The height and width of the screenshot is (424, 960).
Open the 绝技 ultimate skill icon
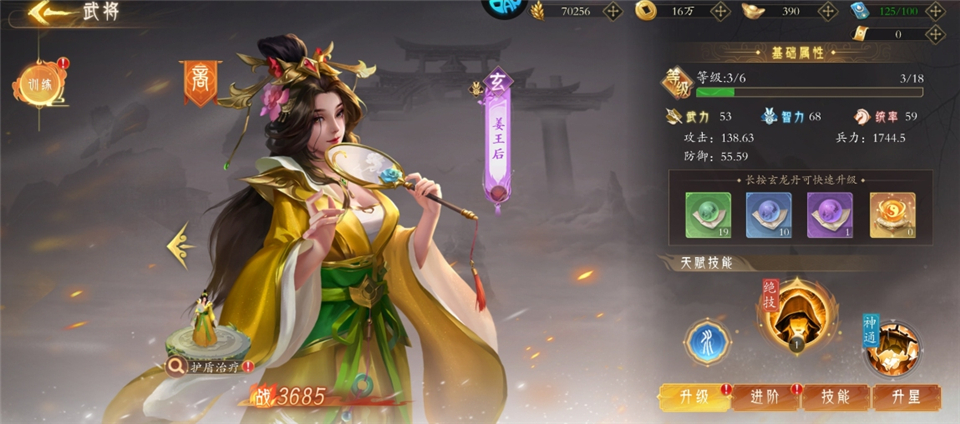tap(797, 316)
